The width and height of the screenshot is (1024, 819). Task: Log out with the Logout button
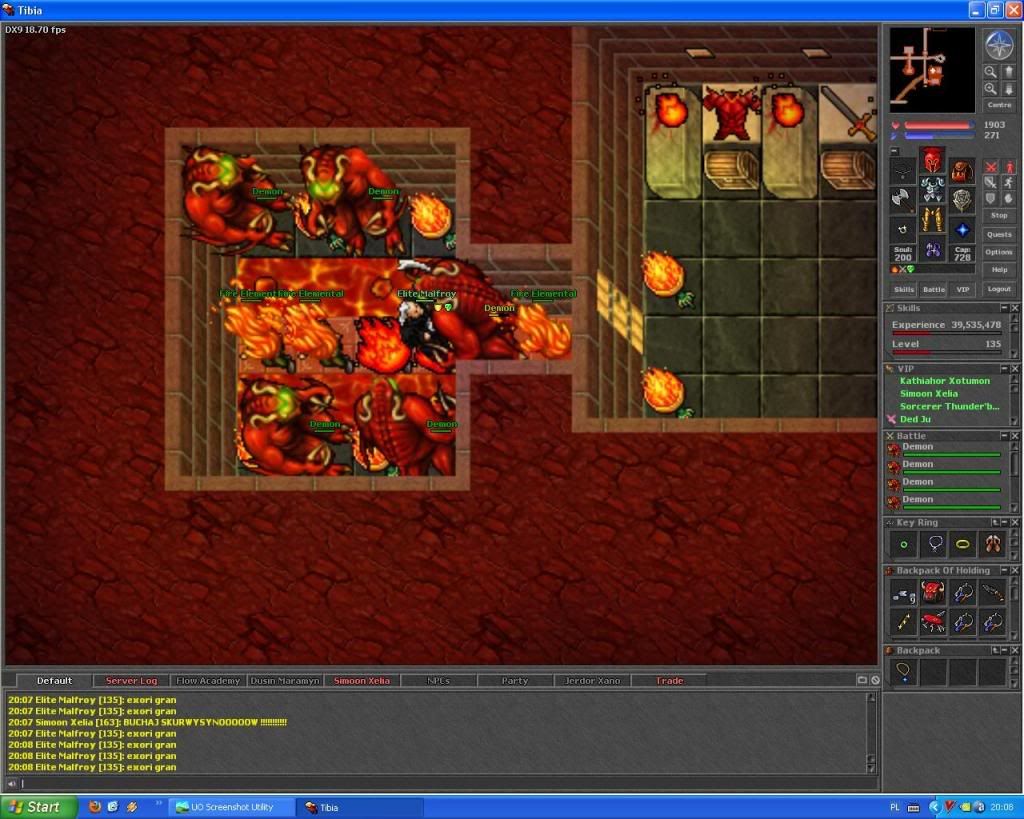(x=998, y=289)
